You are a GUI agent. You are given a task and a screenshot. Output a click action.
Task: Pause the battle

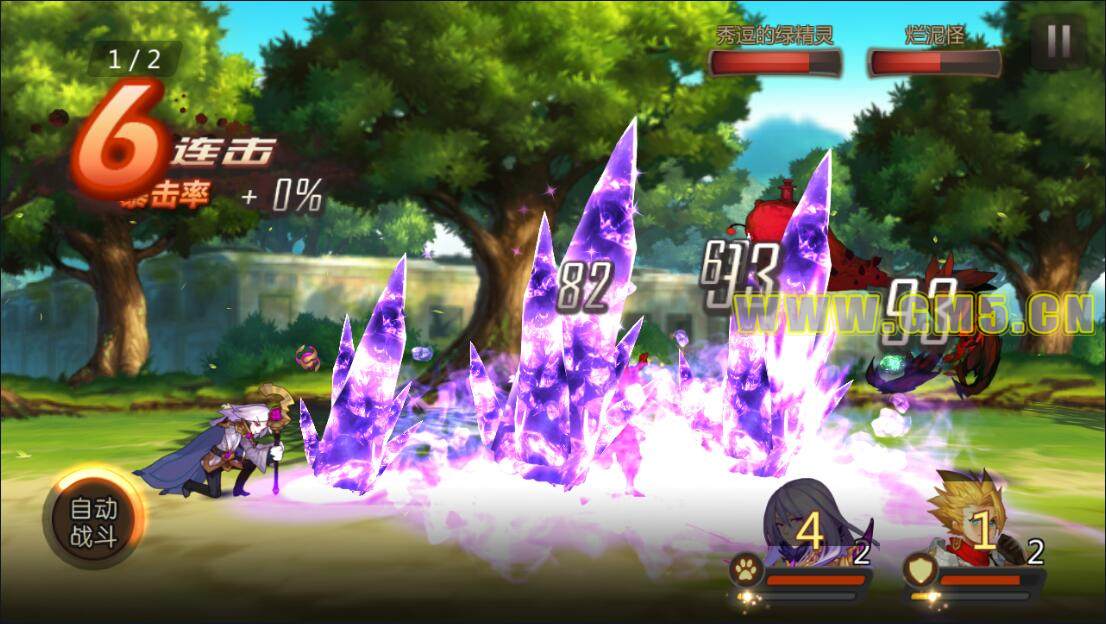tap(1058, 42)
